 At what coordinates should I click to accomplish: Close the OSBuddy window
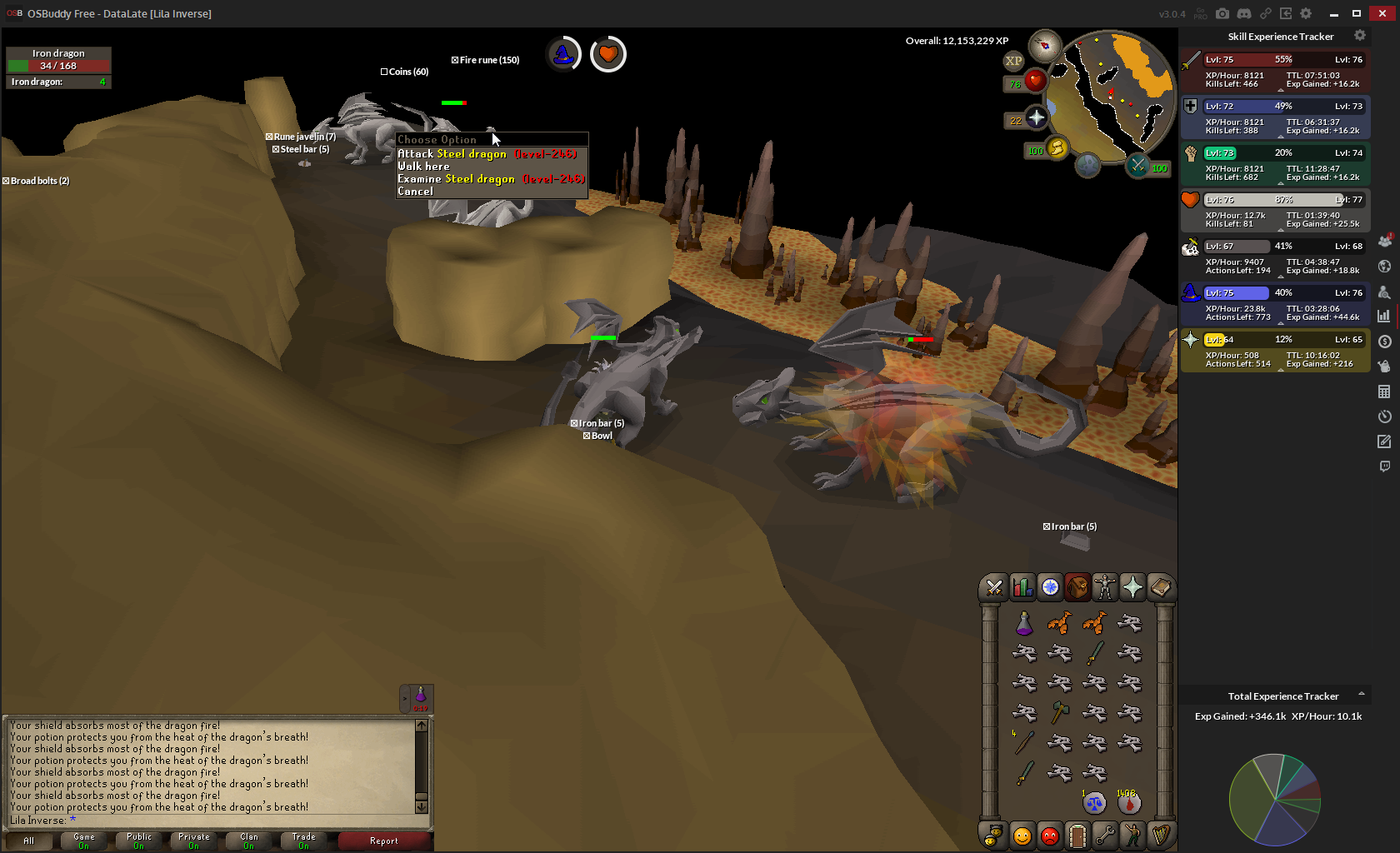pyautogui.click(x=1382, y=13)
